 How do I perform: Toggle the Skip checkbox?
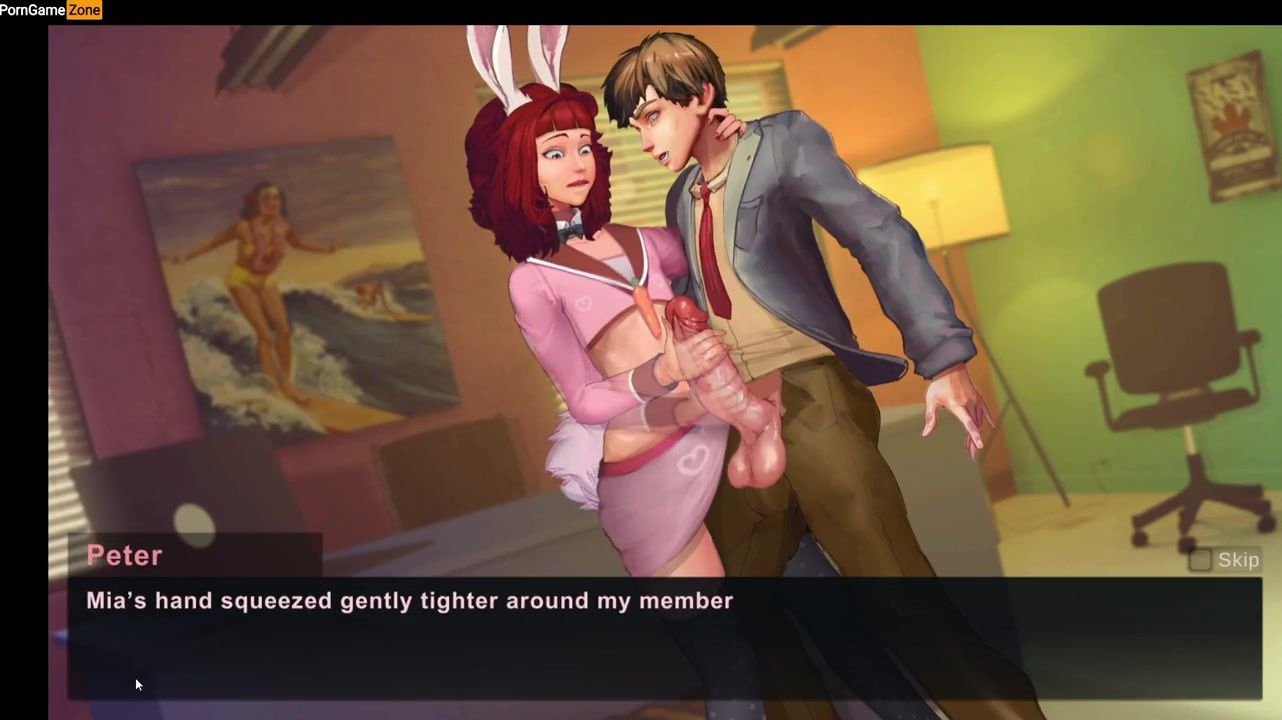[x=1200, y=560]
